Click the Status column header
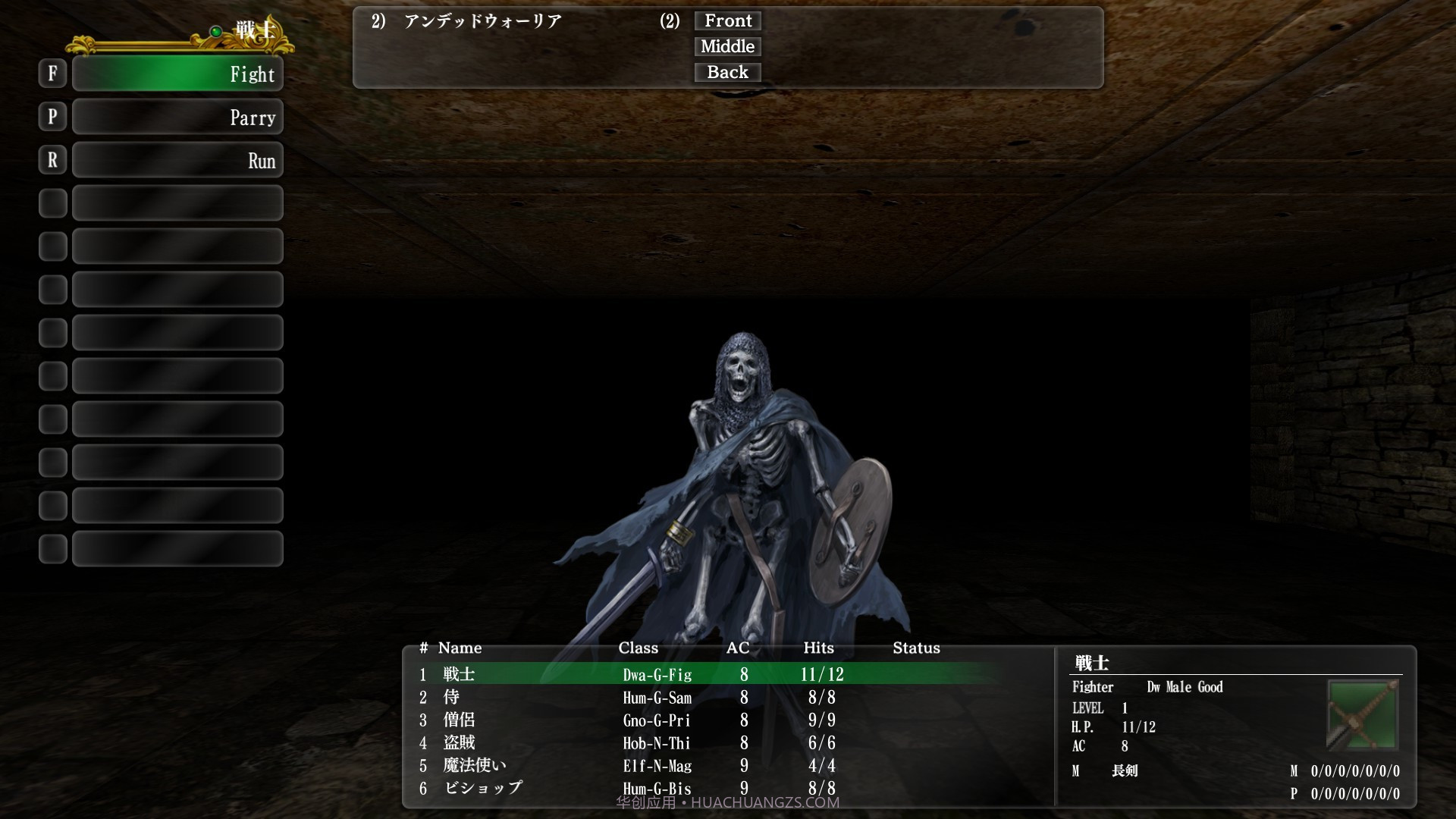This screenshot has width=1456, height=819. 916,648
